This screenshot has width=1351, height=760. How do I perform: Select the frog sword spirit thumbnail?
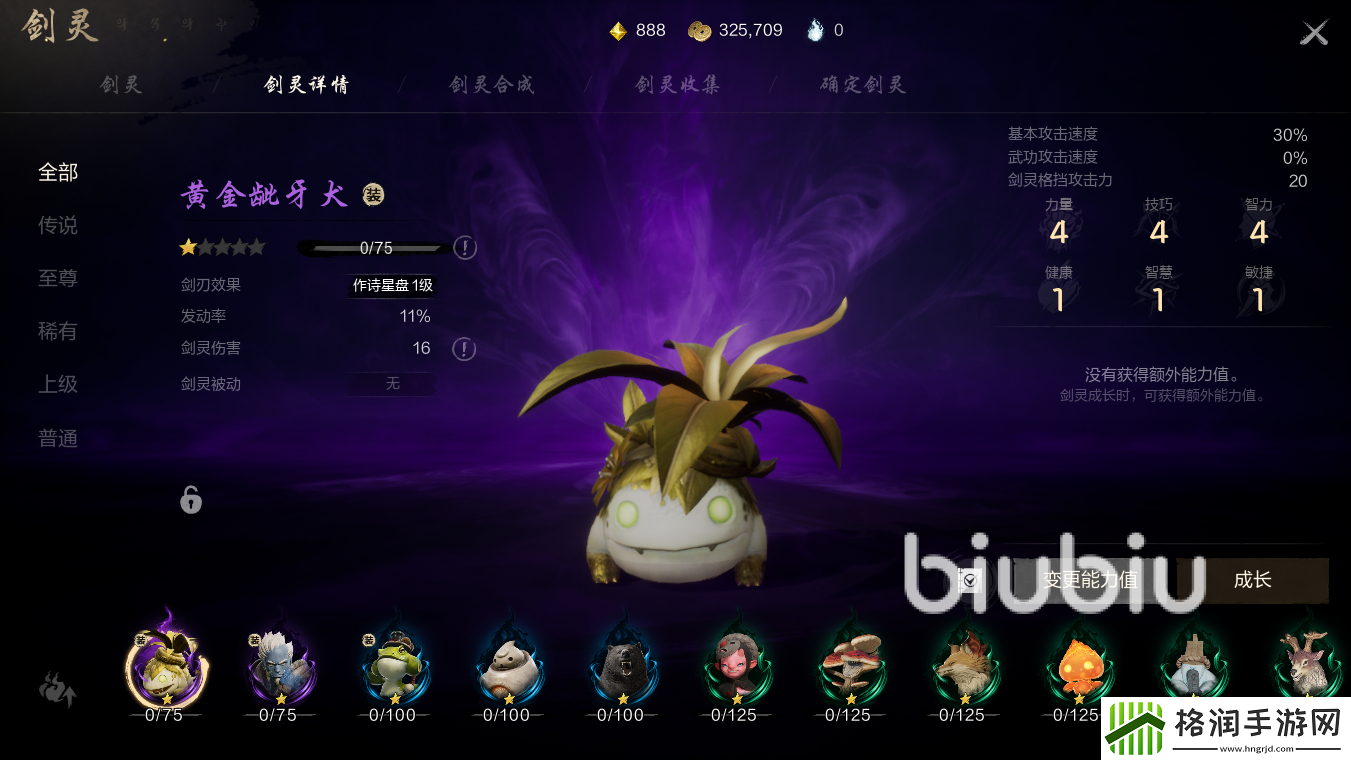pyautogui.click(x=394, y=668)
